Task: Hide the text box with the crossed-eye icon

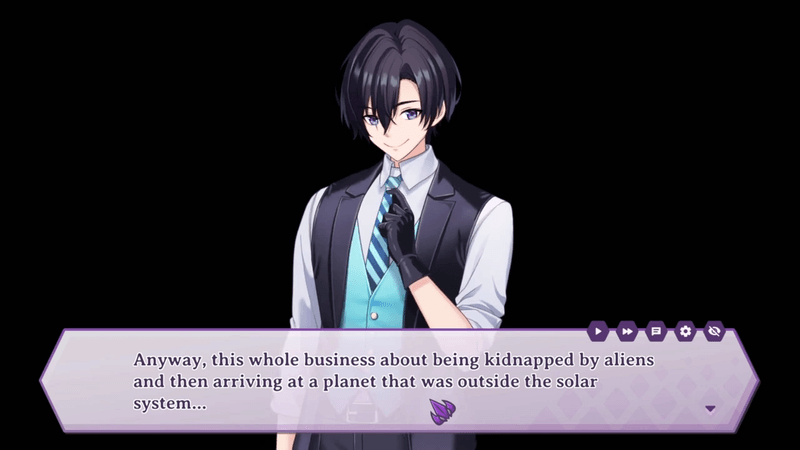Action: pyautogui.click(x=714, y=330)
